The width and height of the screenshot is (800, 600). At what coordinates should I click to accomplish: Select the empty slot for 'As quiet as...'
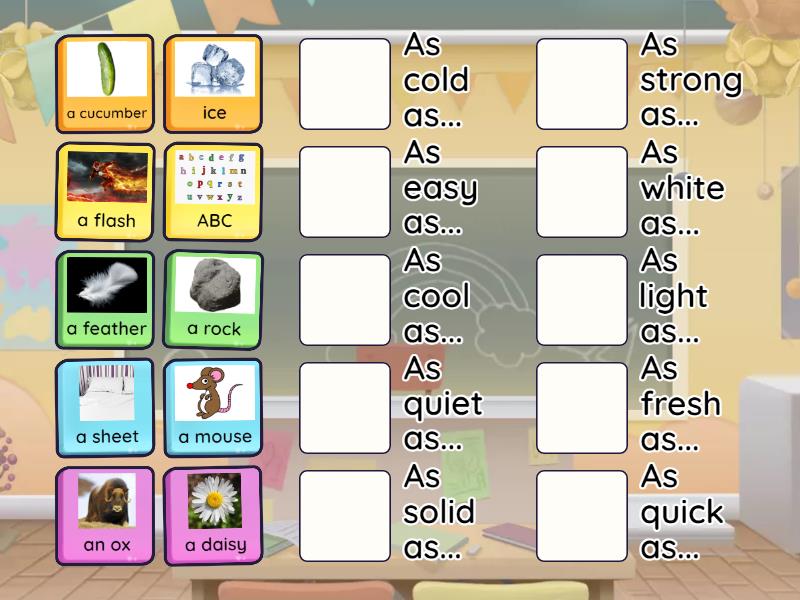pos(345,408)
